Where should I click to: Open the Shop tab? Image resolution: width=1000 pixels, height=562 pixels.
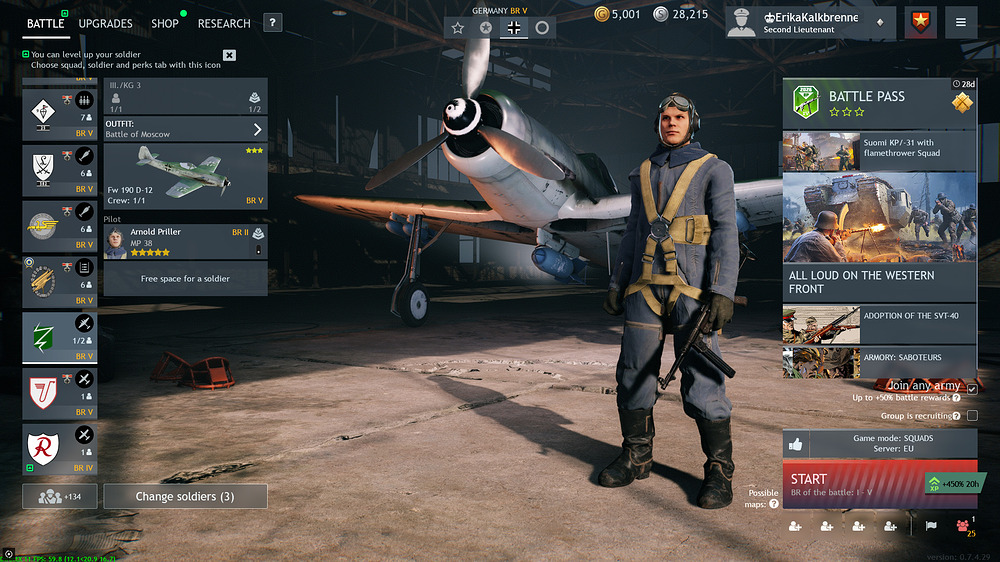tap(165, 23)
